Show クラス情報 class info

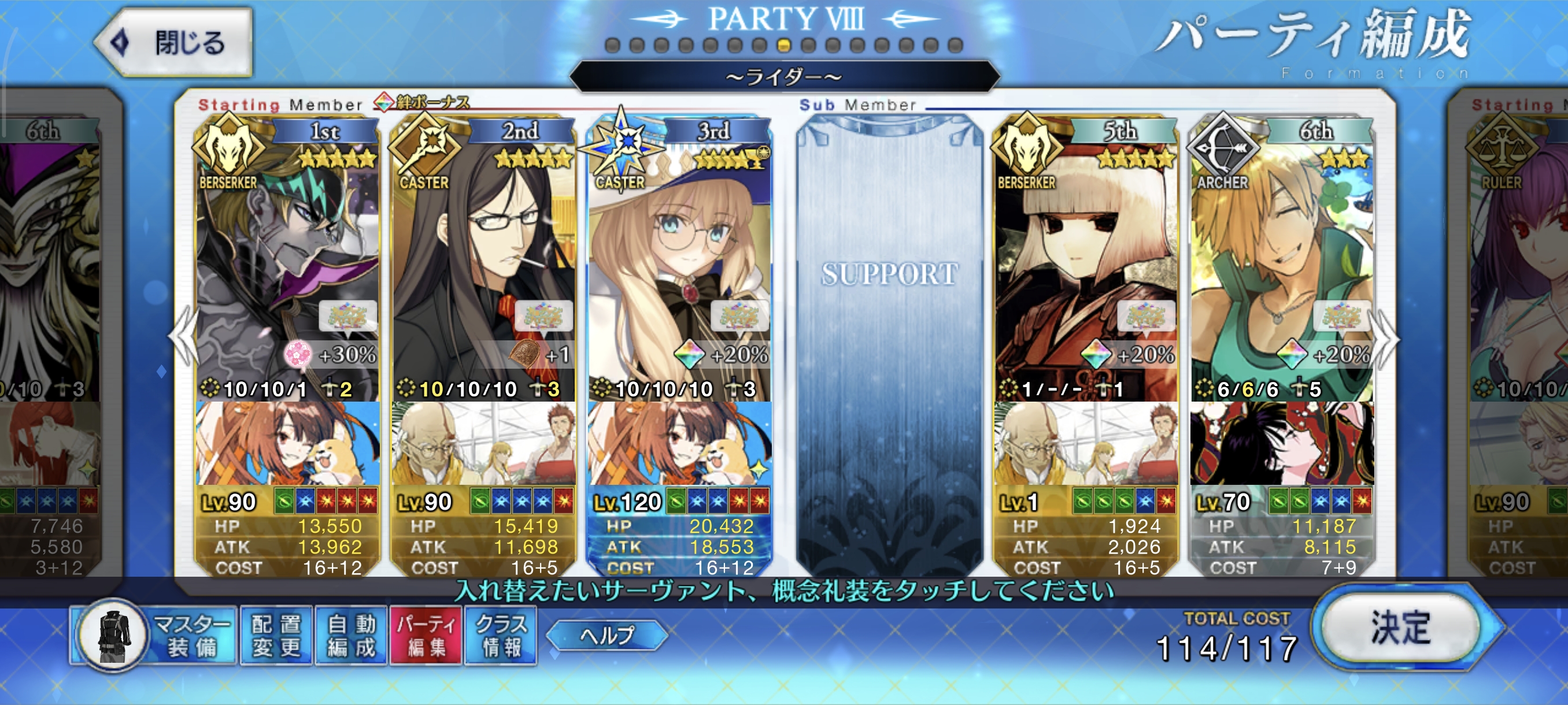pyautogui.click(x=501, y=636)
